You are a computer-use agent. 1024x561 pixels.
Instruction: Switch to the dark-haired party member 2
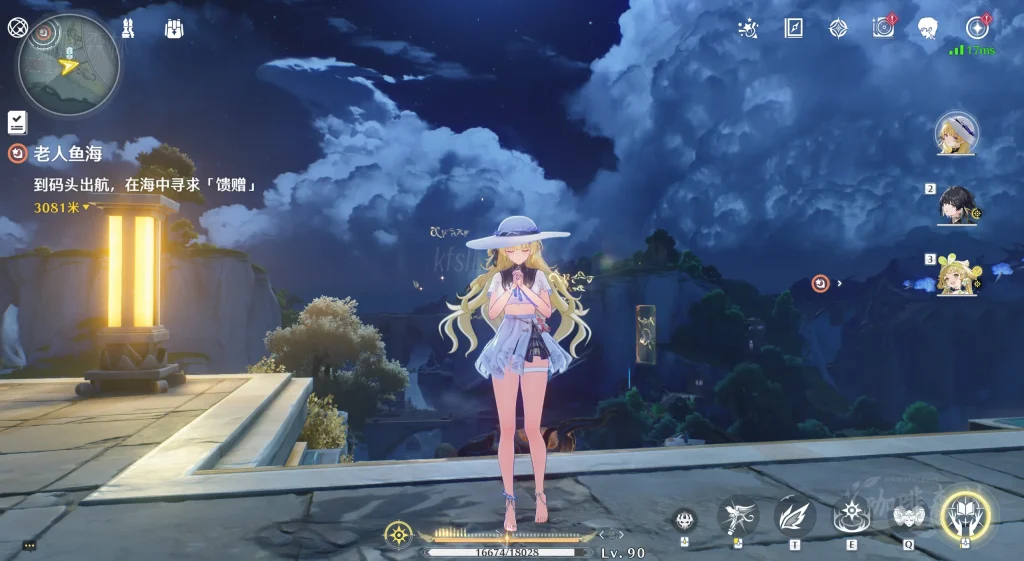click(956, 205)
